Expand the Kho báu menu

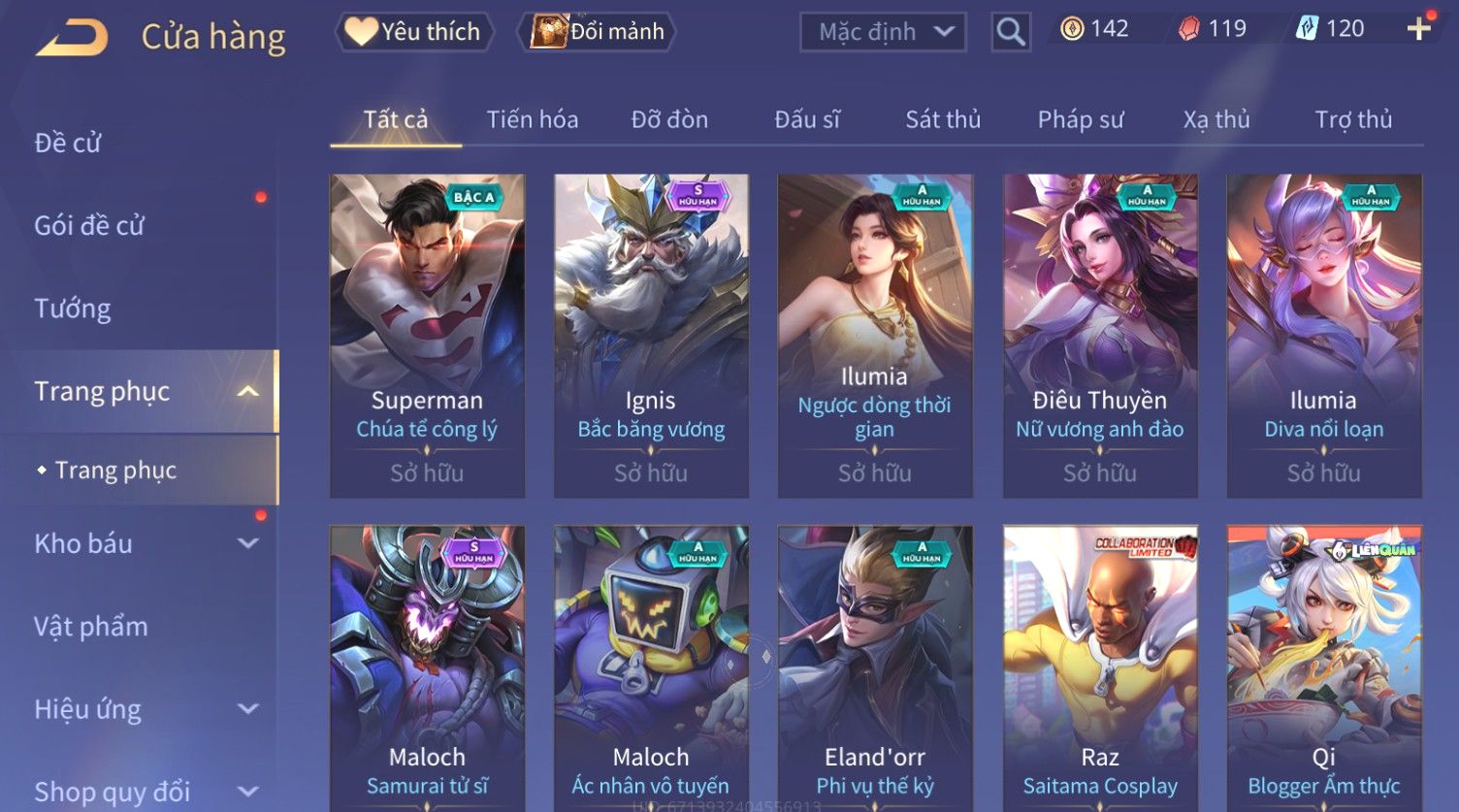tap(146, 543)
